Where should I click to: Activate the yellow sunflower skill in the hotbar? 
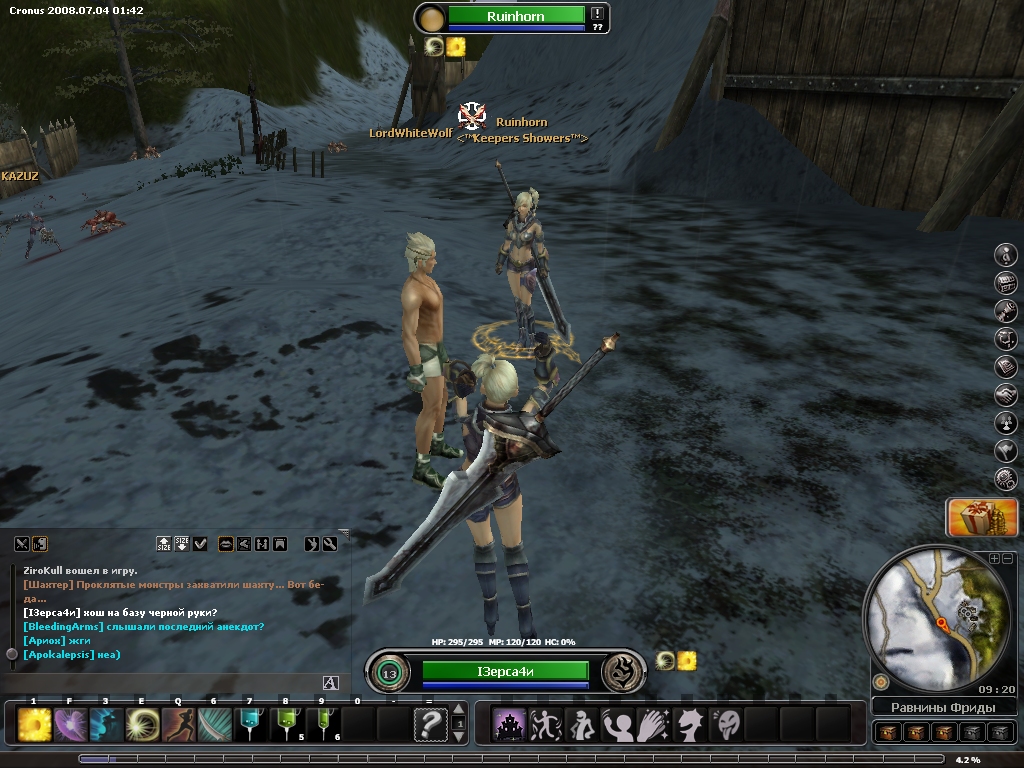tap(35, 724)
